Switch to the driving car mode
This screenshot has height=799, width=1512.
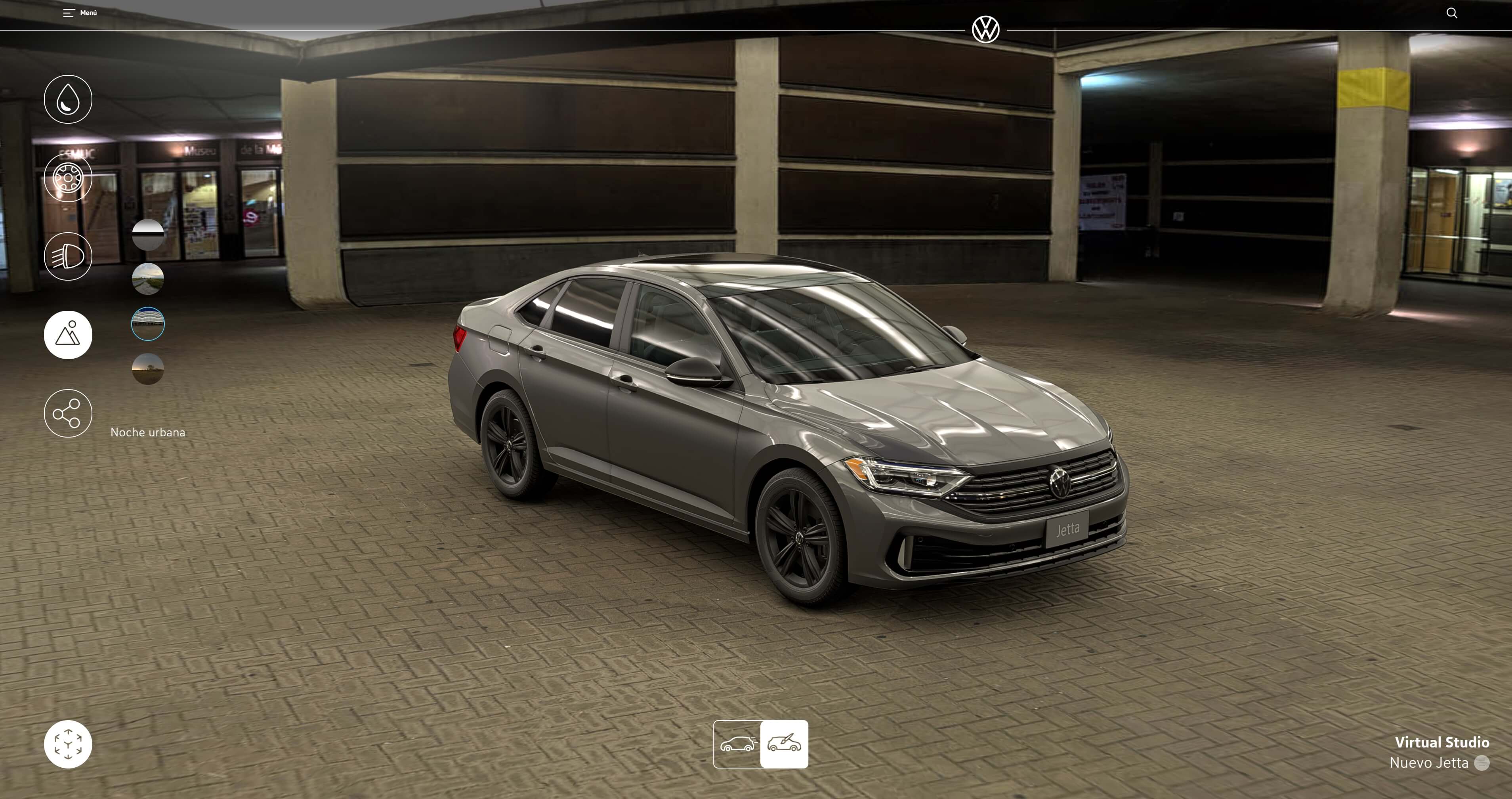point(737,744)
